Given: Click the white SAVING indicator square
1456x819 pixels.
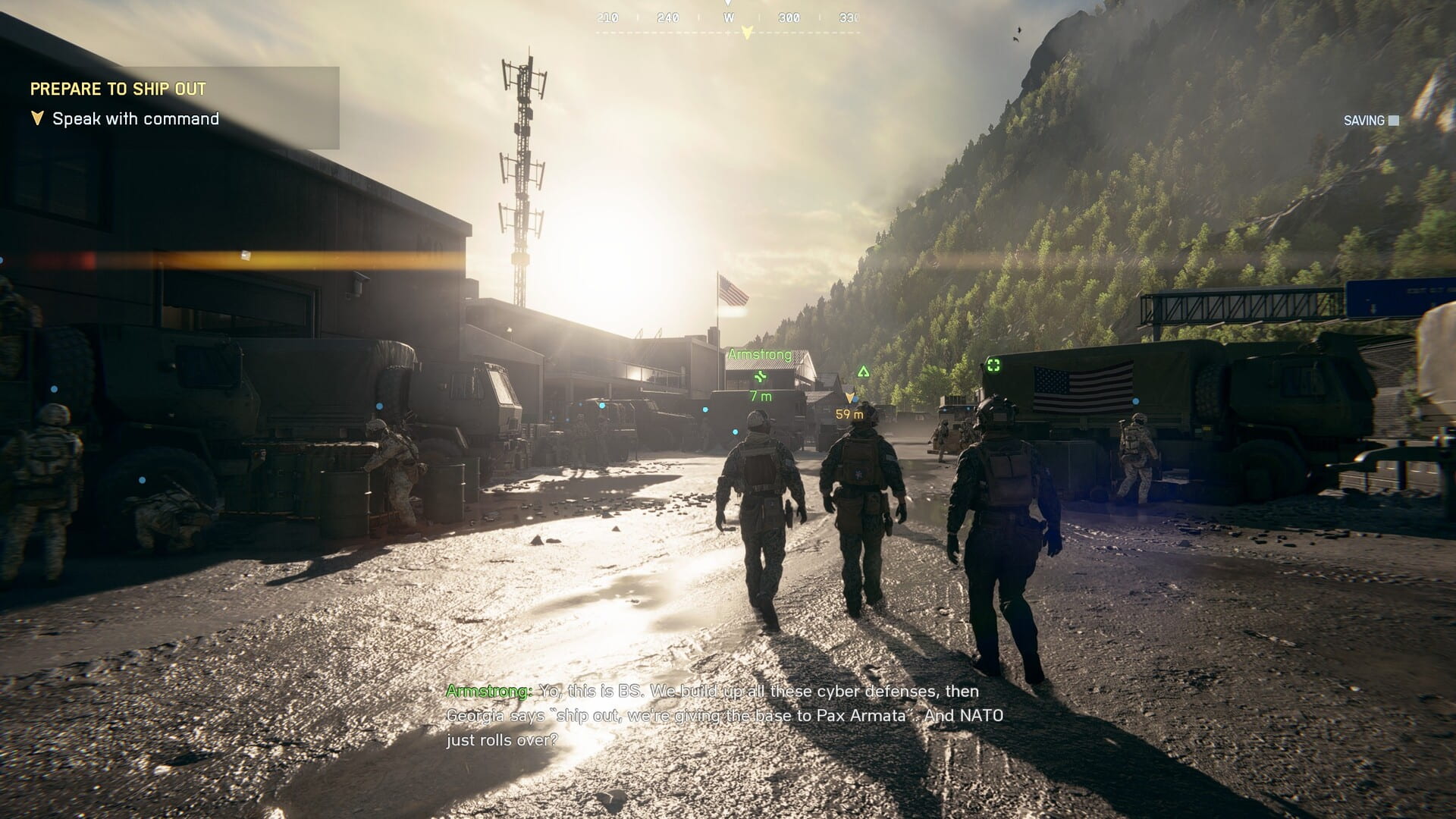Looking at the screenshot, I should click(1392, 120).
